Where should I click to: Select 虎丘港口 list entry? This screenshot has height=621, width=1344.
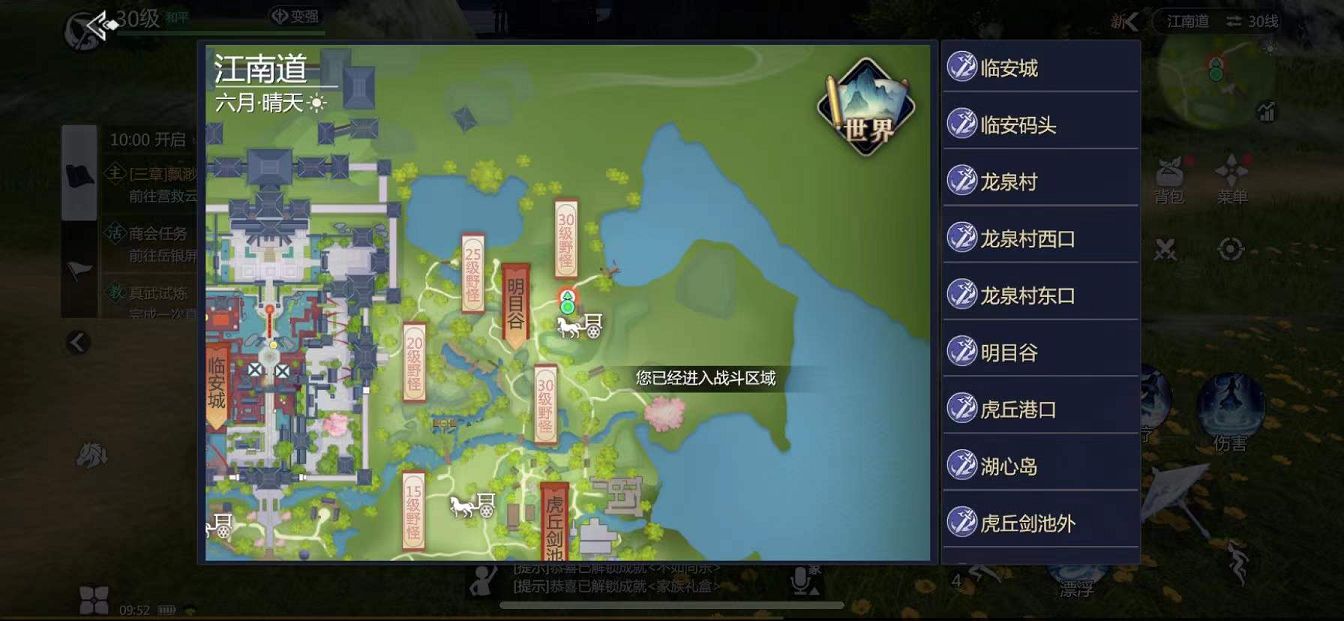point(1040,410)
